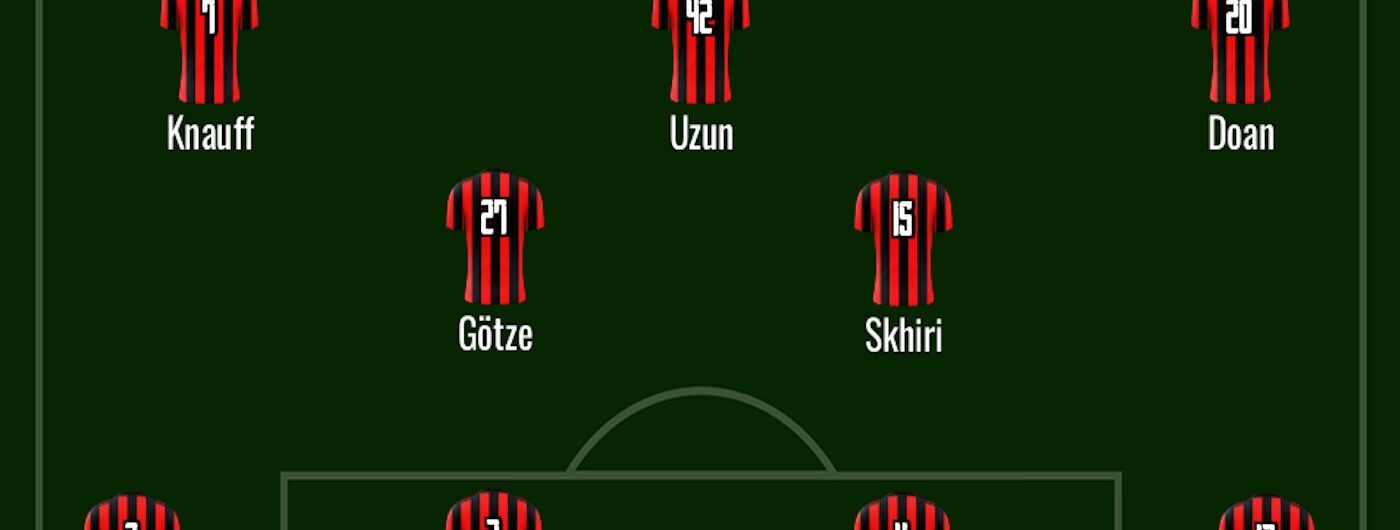
Task: Select Knauff's jersey in the lineup
Action: pyautogui.click(x=209, y=50)
